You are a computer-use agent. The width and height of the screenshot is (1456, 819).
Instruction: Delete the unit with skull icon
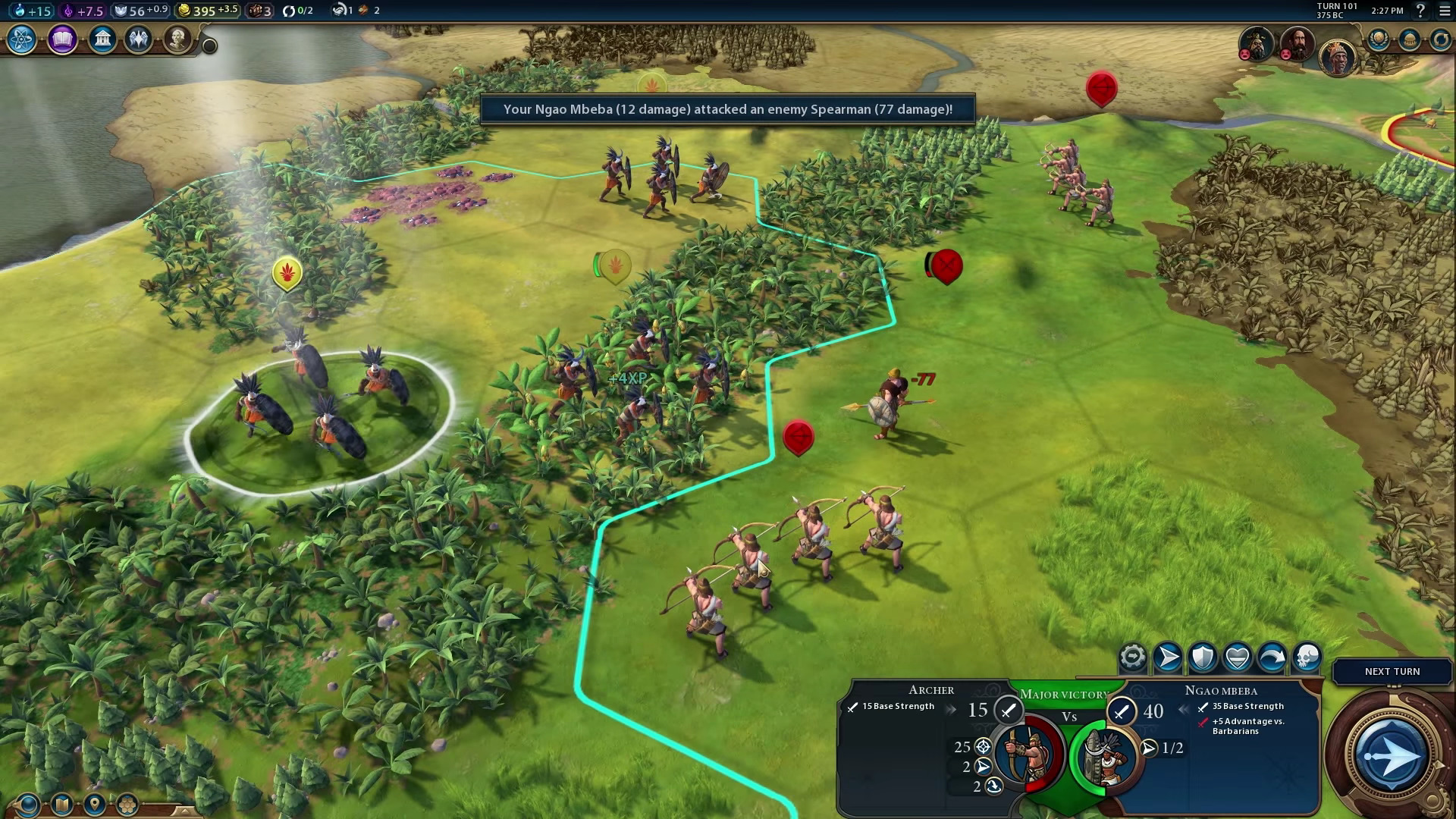pyautogui.click(x=1306, y=657)
